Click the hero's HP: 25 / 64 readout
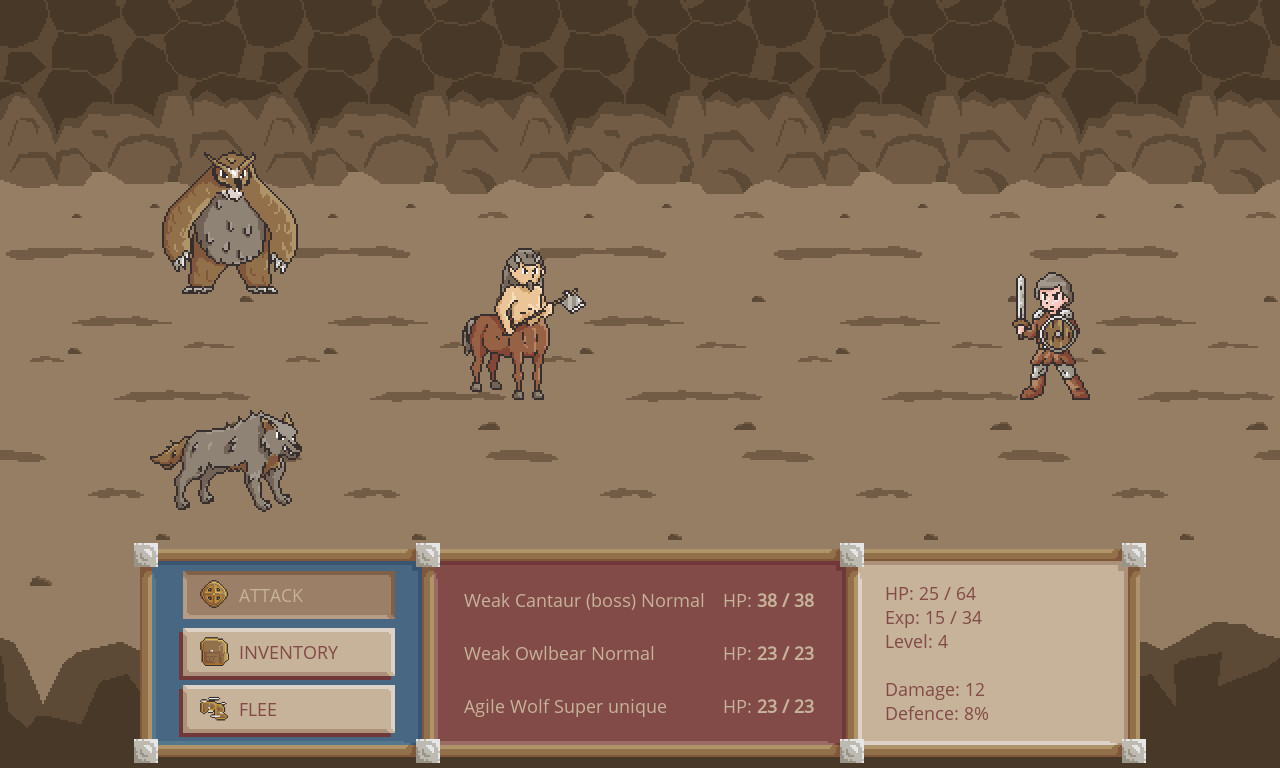This screenshot has height=768, width=1280. click(930, 593)
